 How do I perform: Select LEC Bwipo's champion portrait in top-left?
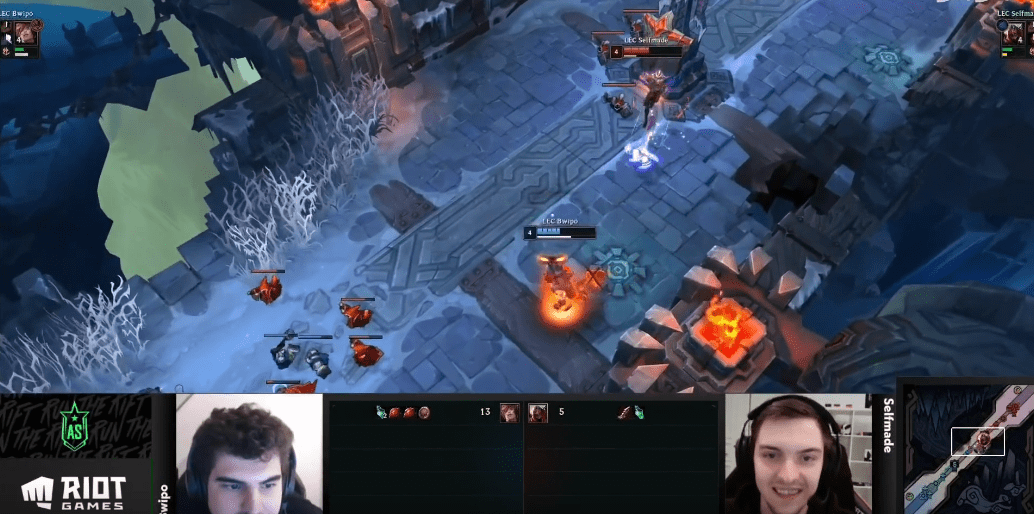24,34
